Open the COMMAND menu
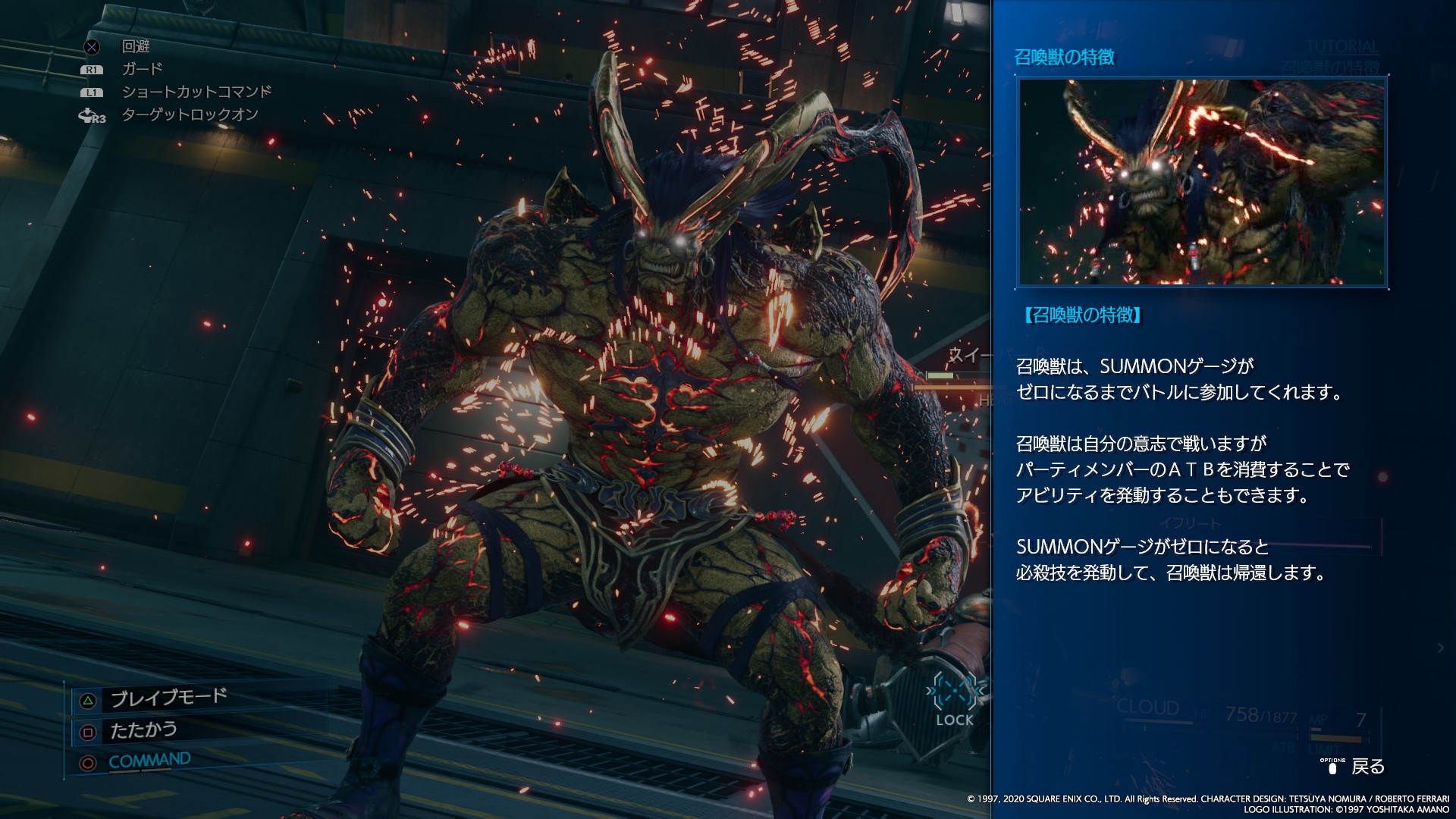The height and width of the screenshot is (819, 1456). pos(149,761)
